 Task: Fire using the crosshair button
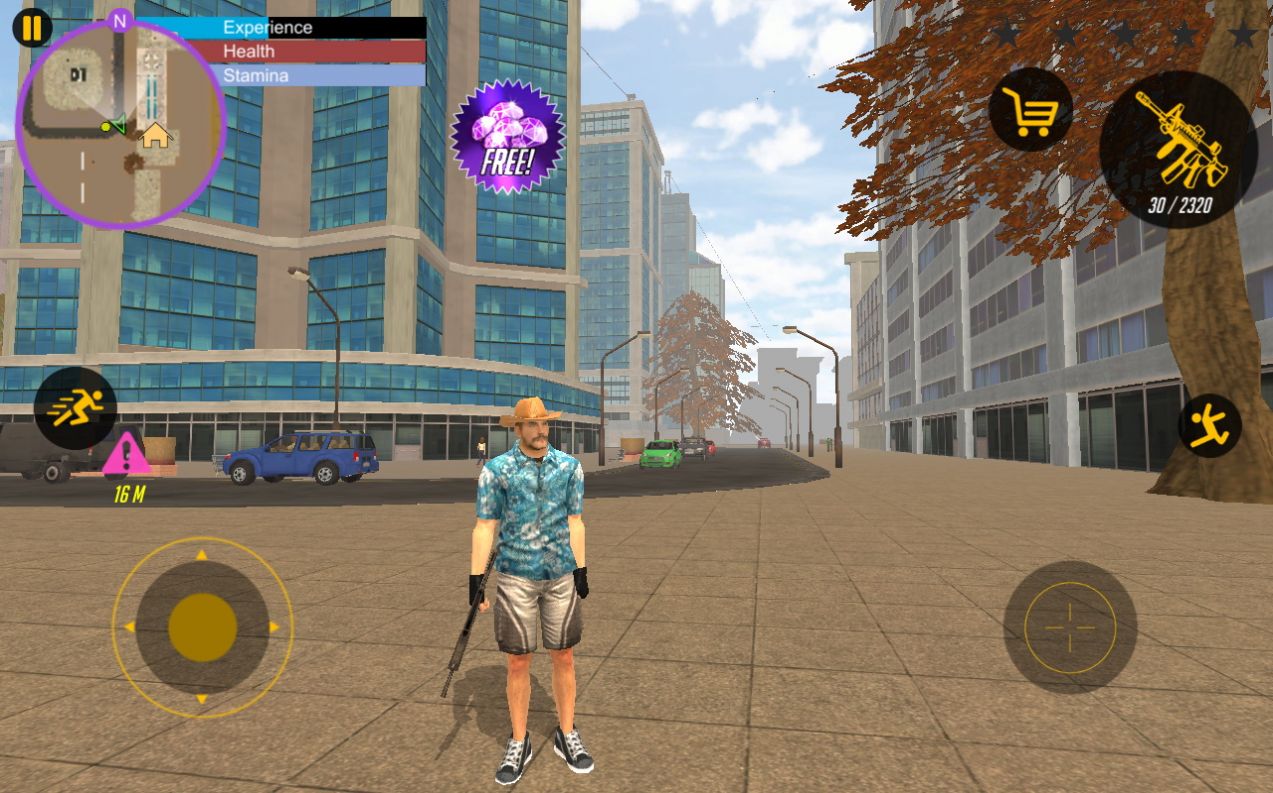coord(1069,627)
